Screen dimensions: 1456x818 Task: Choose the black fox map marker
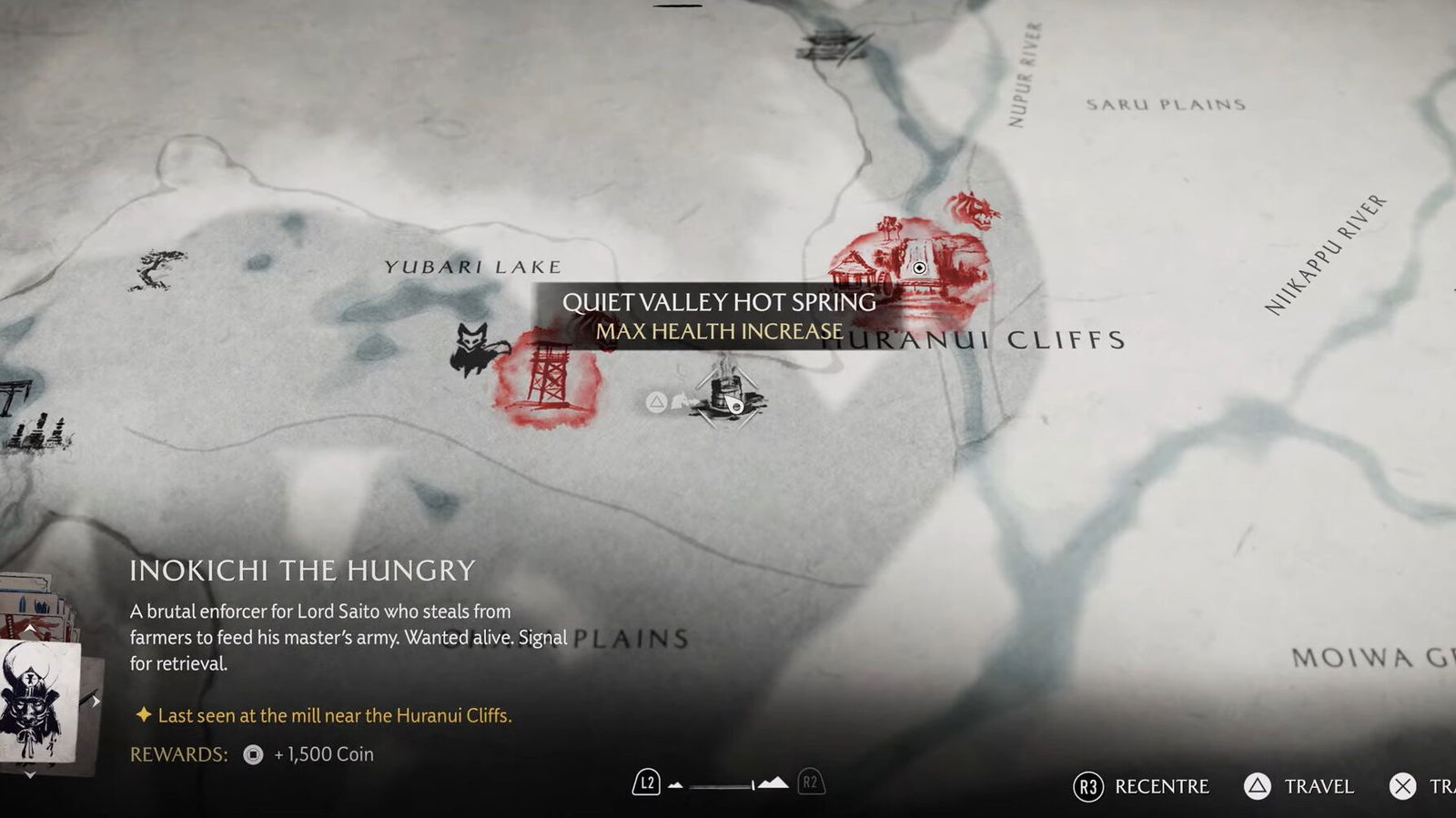(476, 348)
